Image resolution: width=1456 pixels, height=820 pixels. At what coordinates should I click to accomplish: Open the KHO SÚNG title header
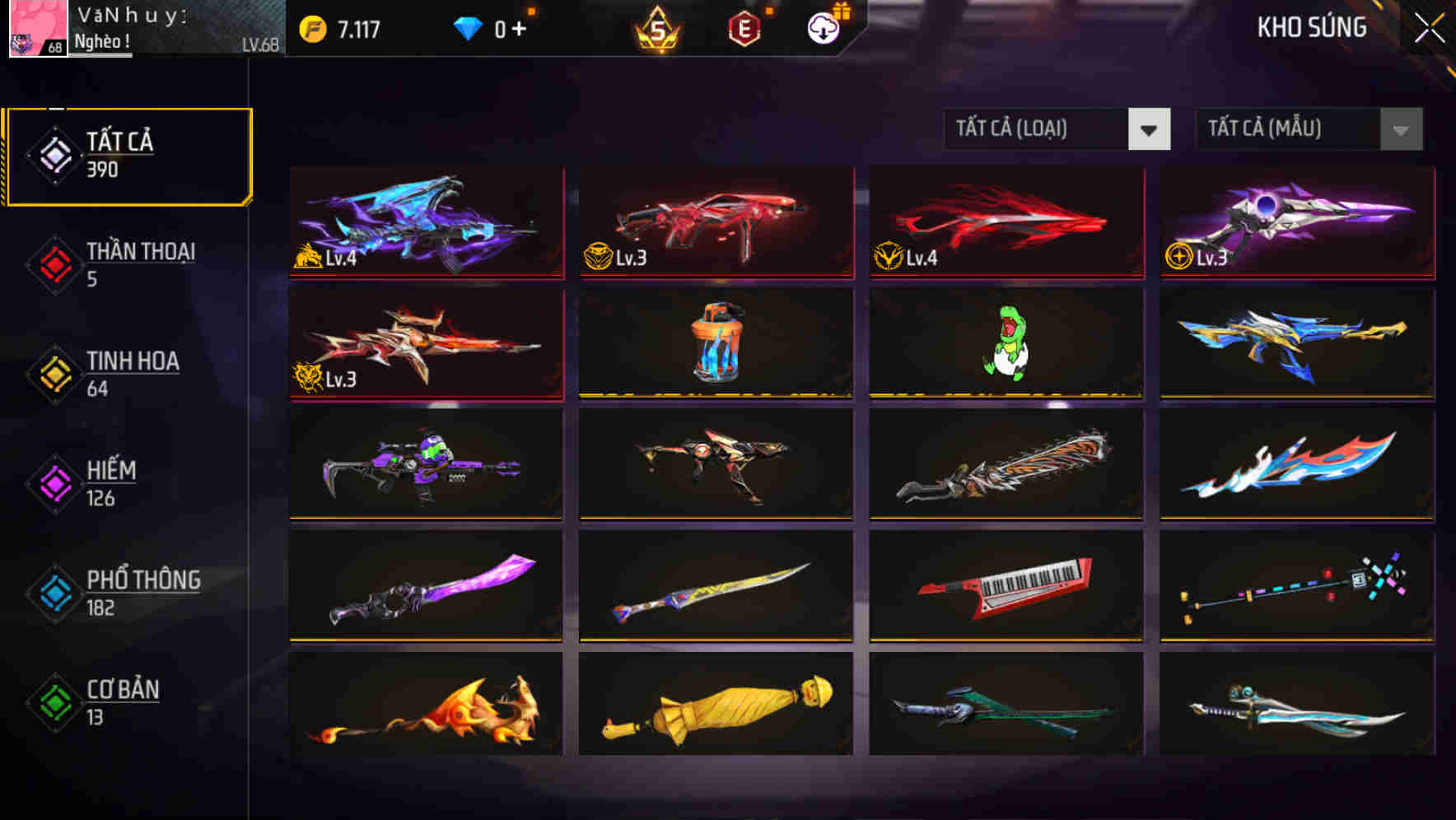(x=1311, y=27)
